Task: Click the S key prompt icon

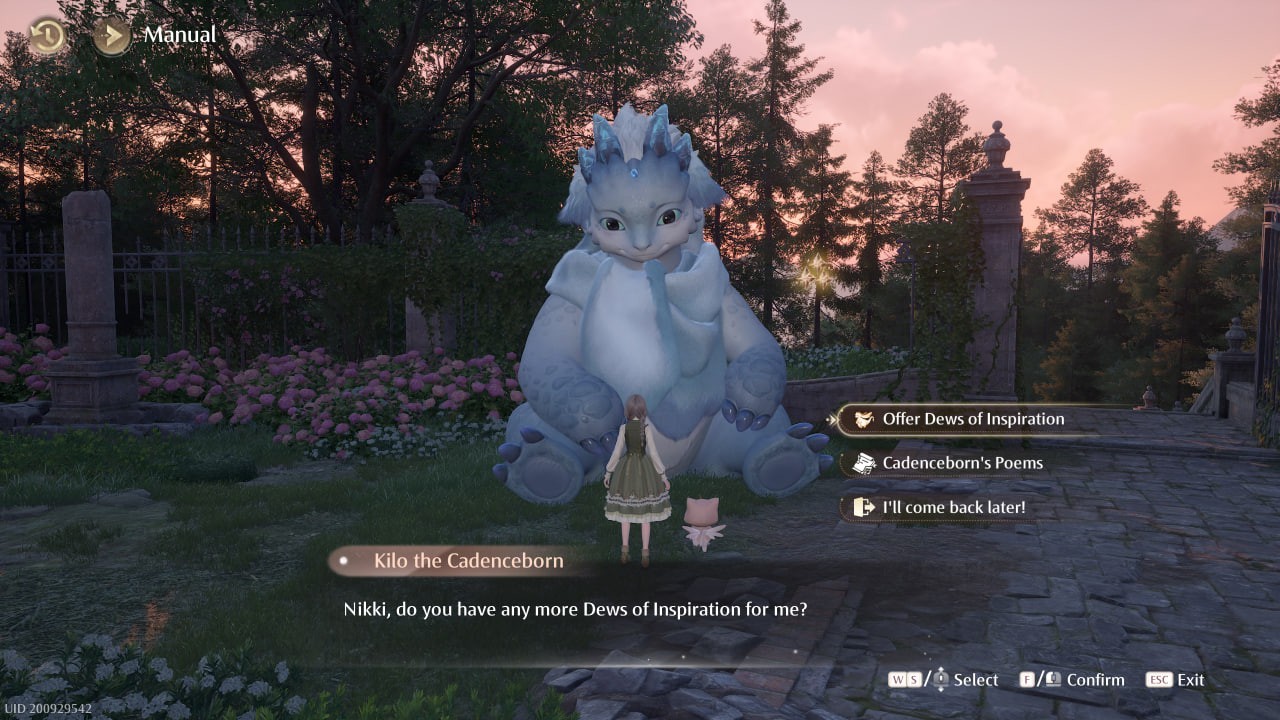Action: 916,678
